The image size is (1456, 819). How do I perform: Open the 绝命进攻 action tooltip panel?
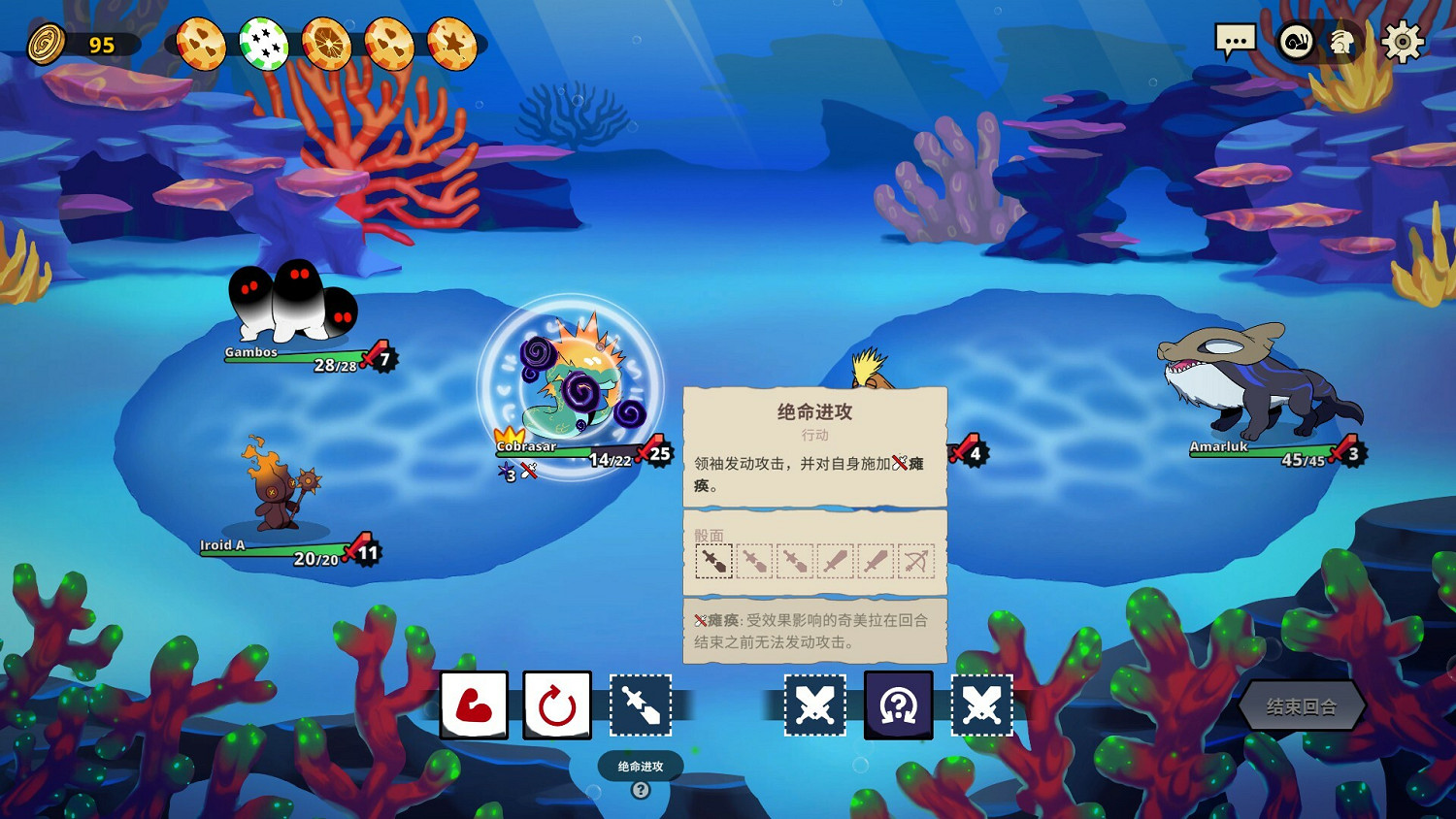point(815,411)
